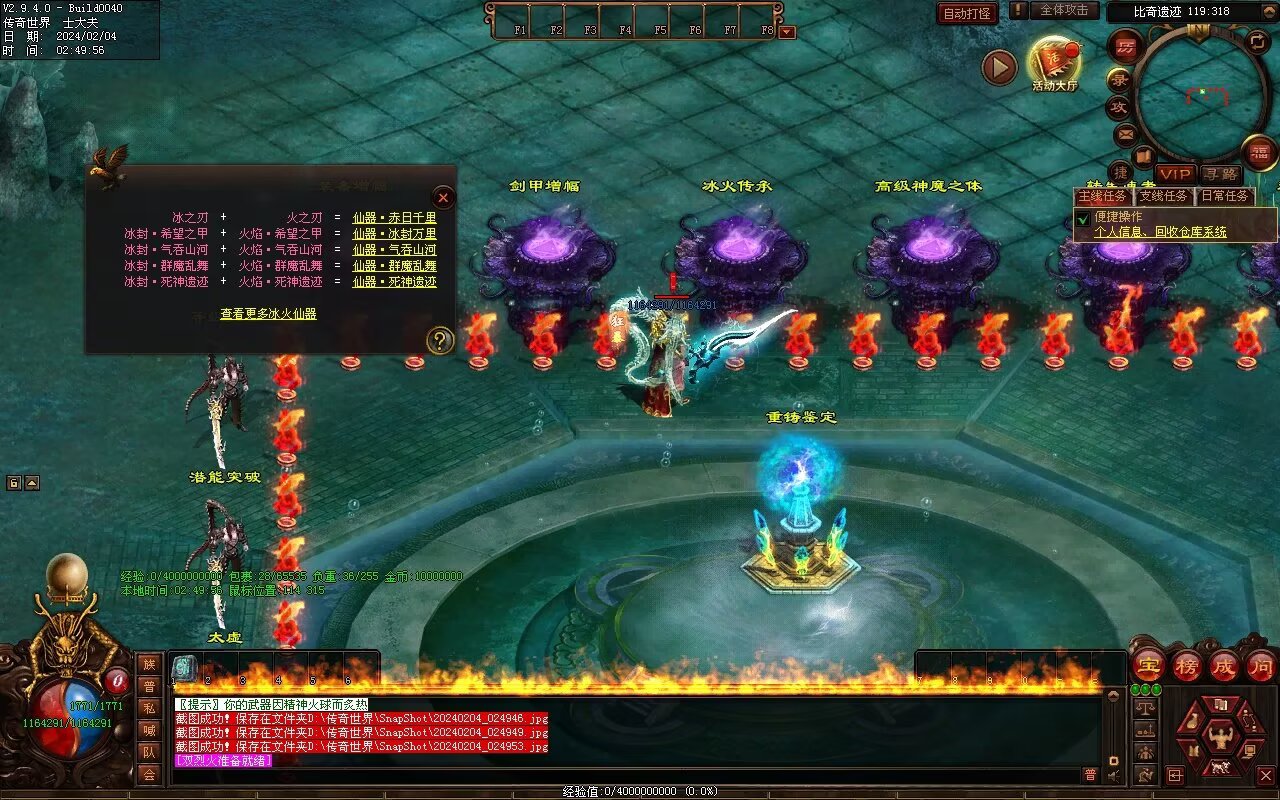Click the 仙器·赤日千里 recipe link
1280x800 pixels.
pos(394,218)
